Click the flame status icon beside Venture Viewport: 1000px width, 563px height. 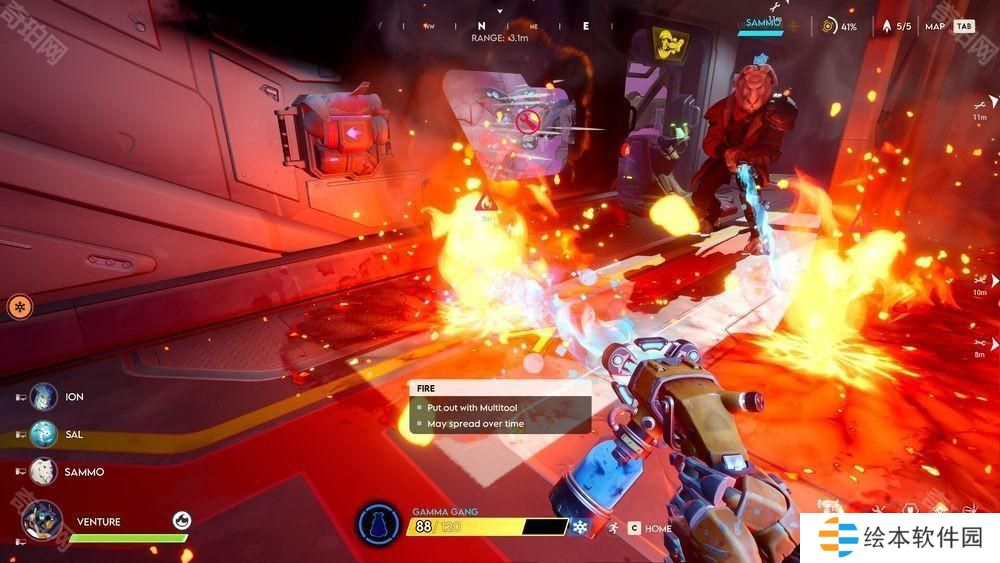tap(181, 519)
